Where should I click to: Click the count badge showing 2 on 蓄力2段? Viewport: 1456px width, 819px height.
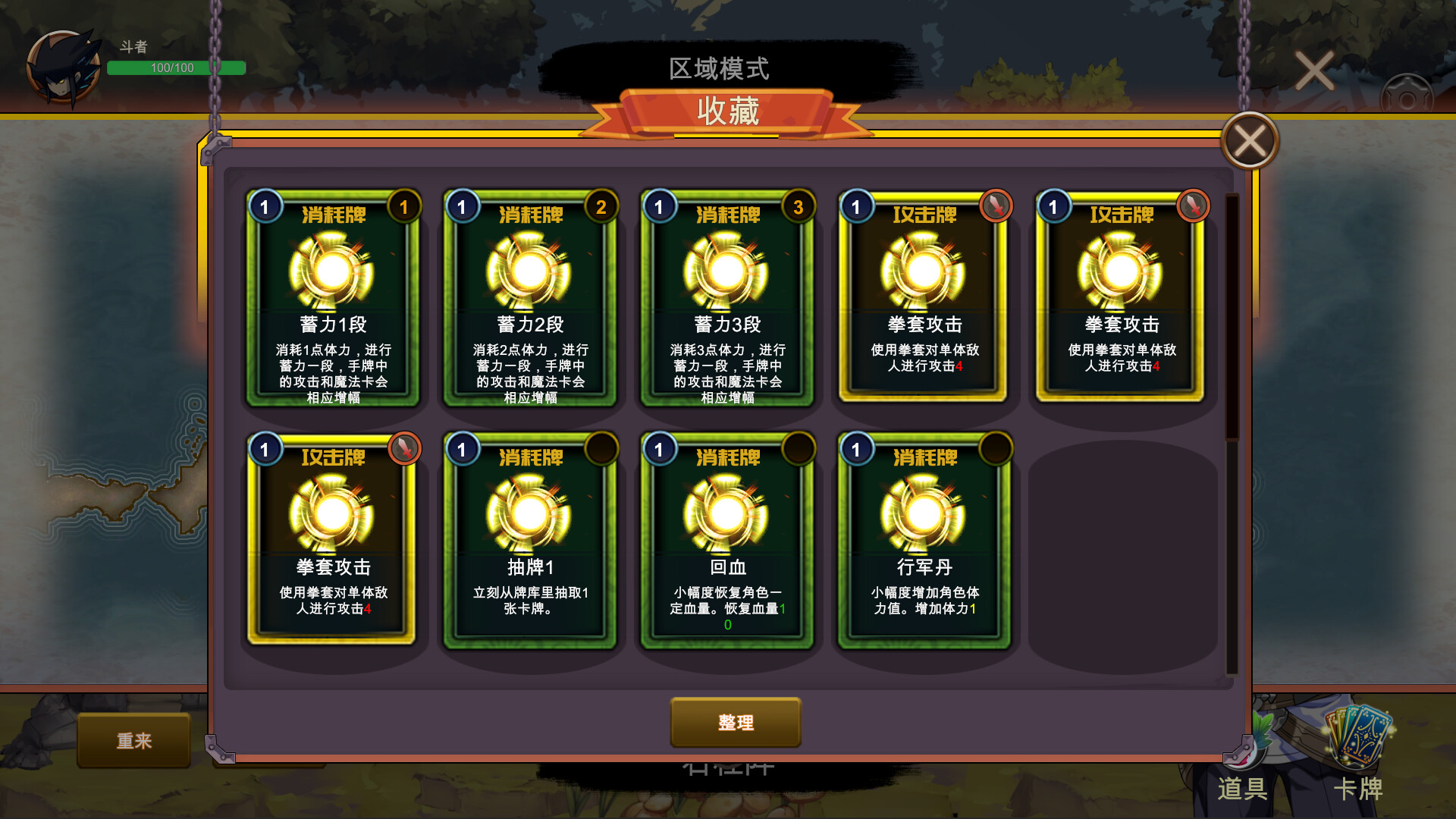pyautogui.click(x=601, y=206)
